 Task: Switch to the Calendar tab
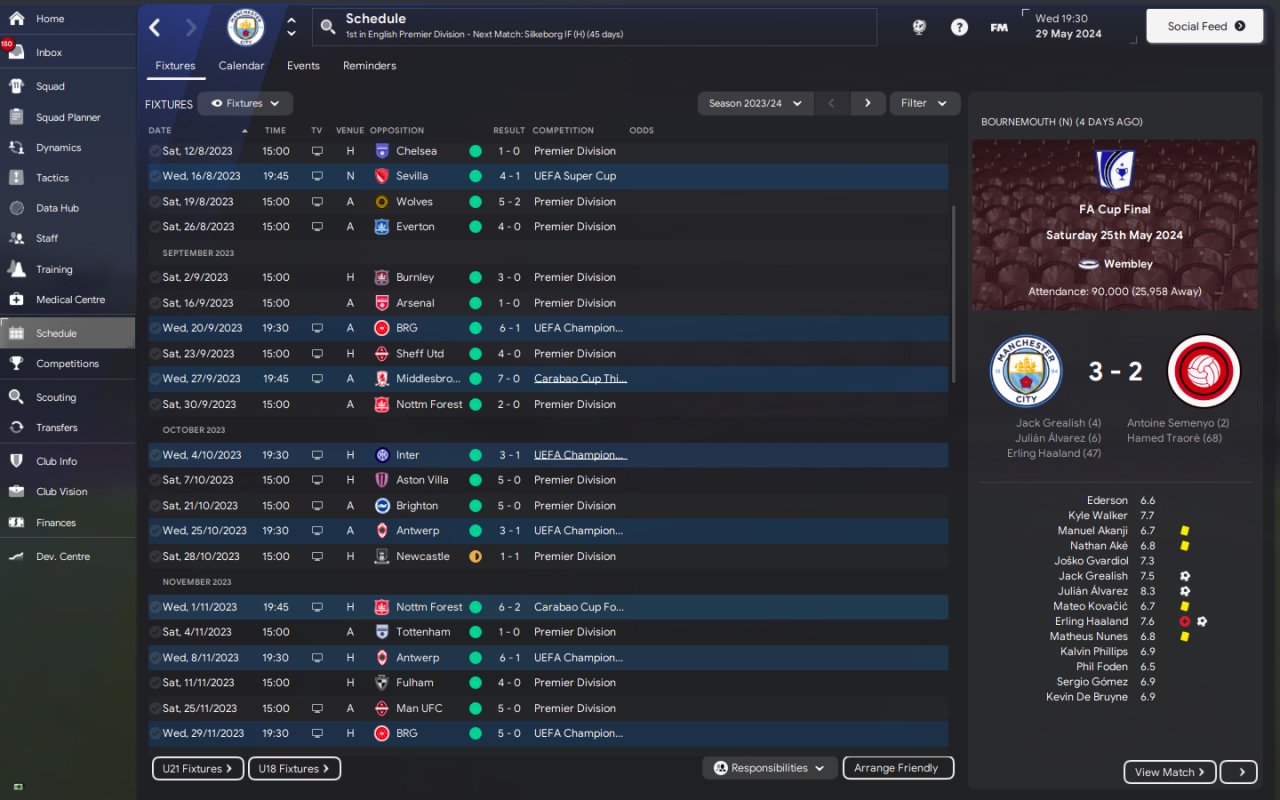[x=241, y=66]
